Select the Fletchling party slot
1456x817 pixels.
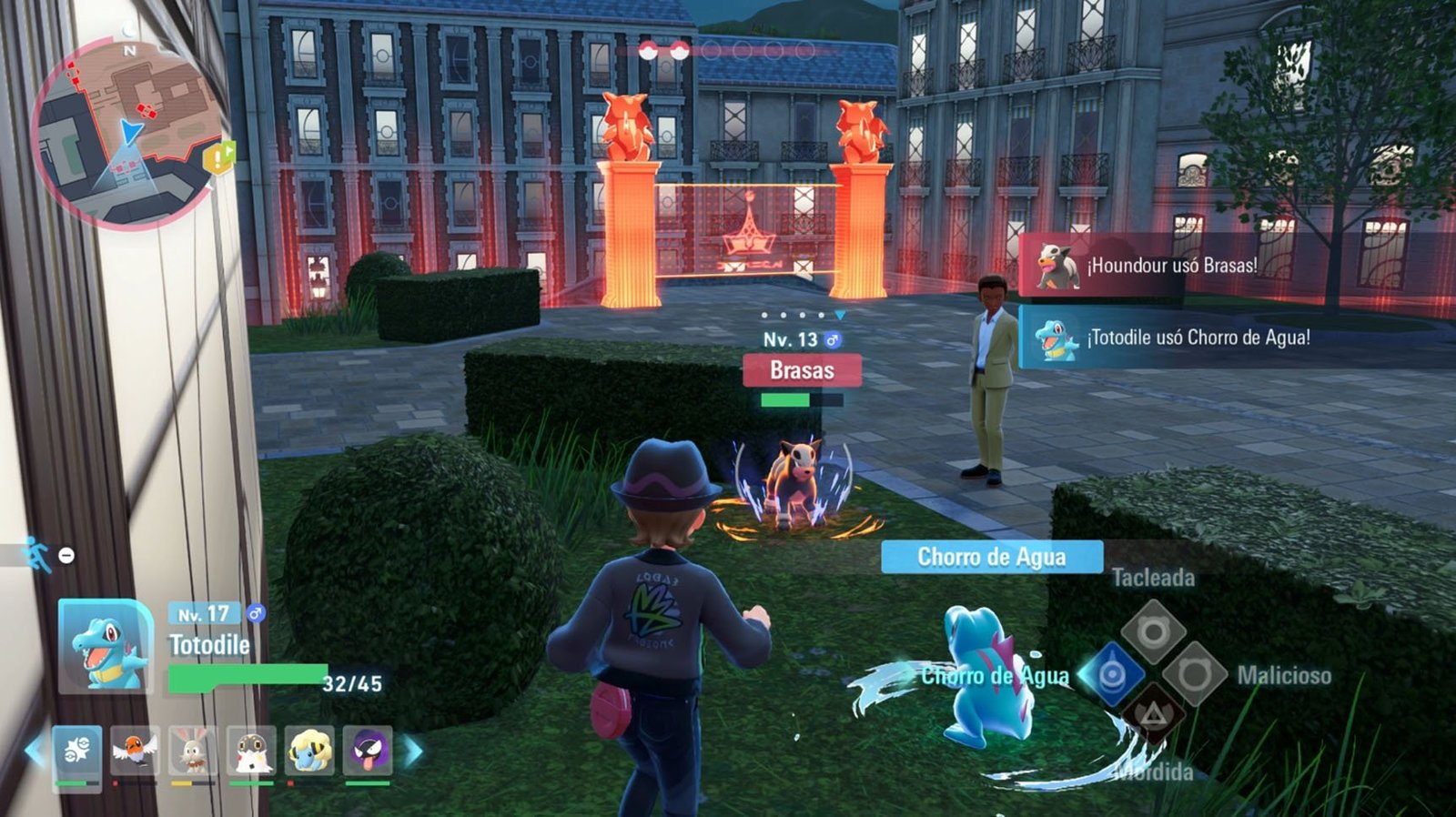[x=135, y=751]
